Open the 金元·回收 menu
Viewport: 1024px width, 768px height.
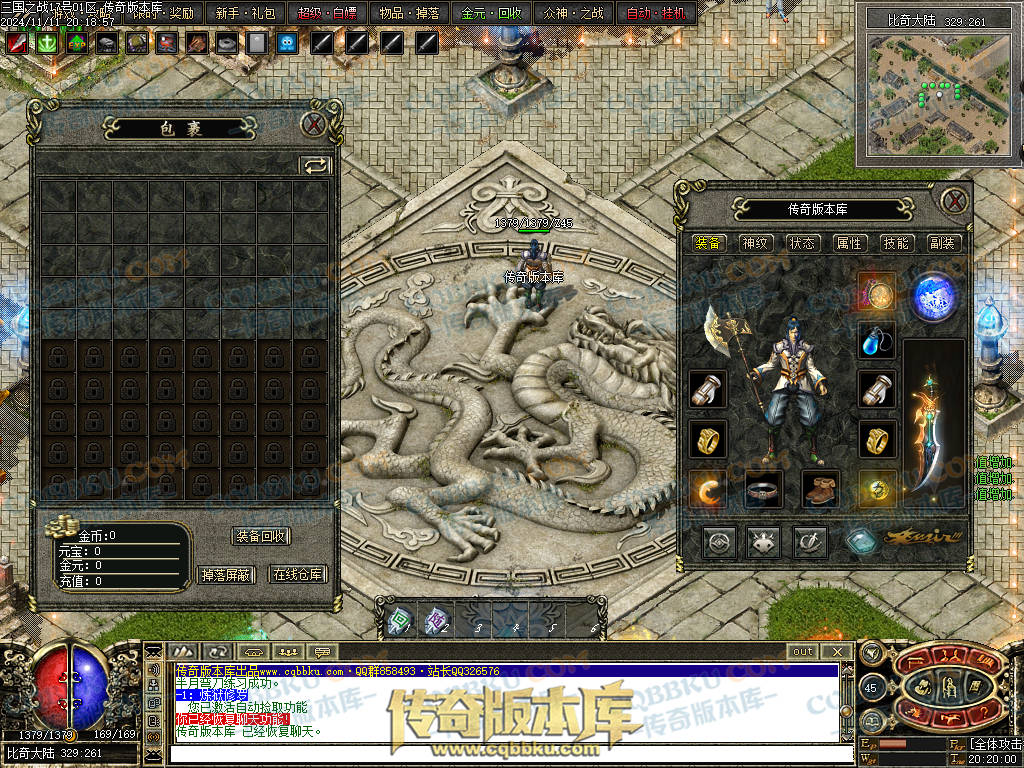click(491, 13)
